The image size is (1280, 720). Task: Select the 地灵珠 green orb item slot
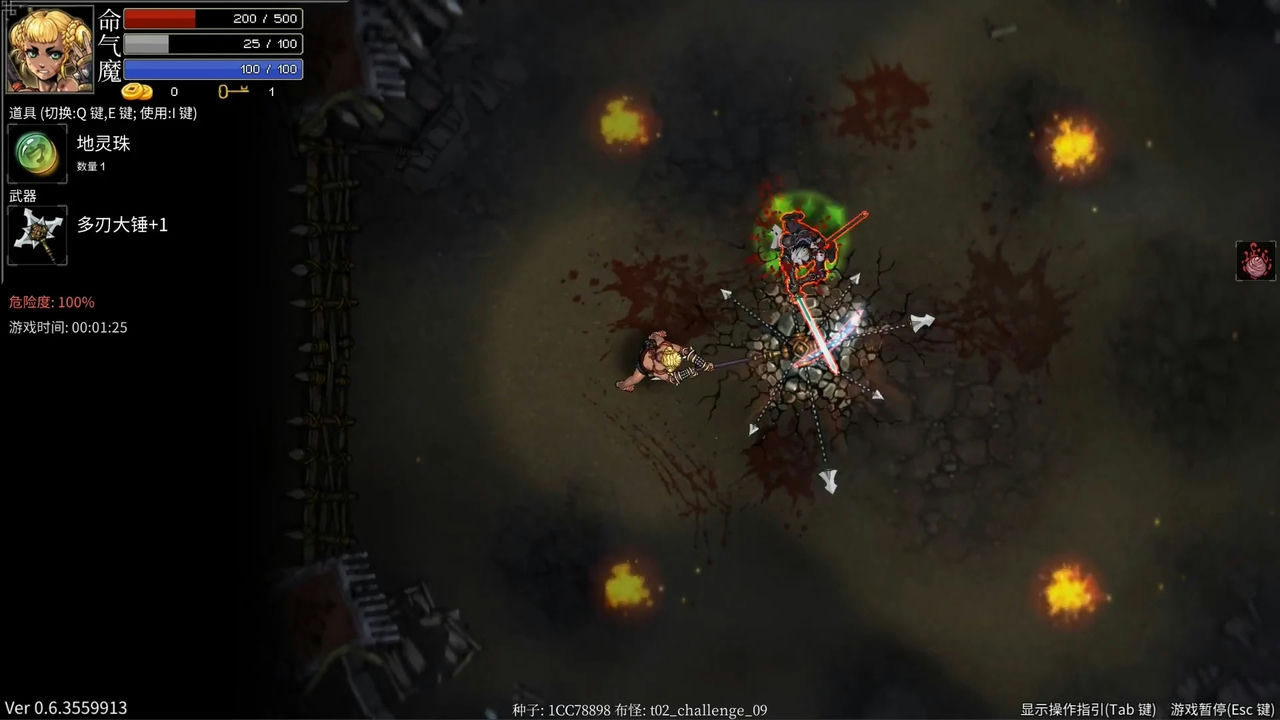pyautogui.click(x=37, y=153)
